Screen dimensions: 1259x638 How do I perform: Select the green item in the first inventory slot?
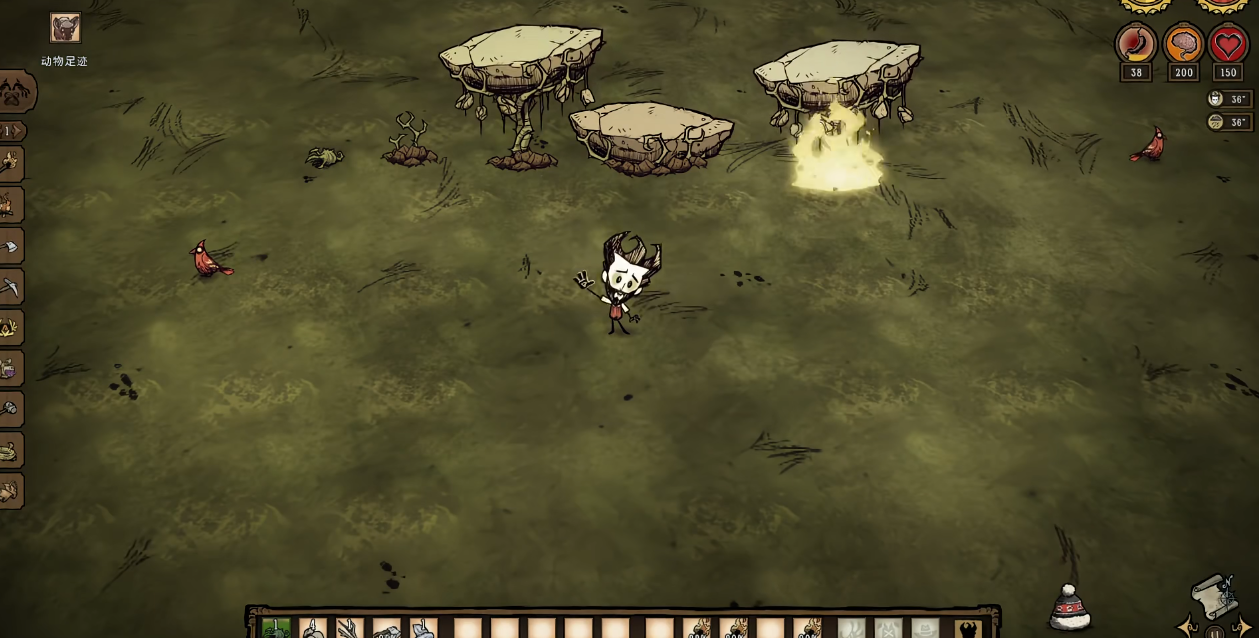276,628
